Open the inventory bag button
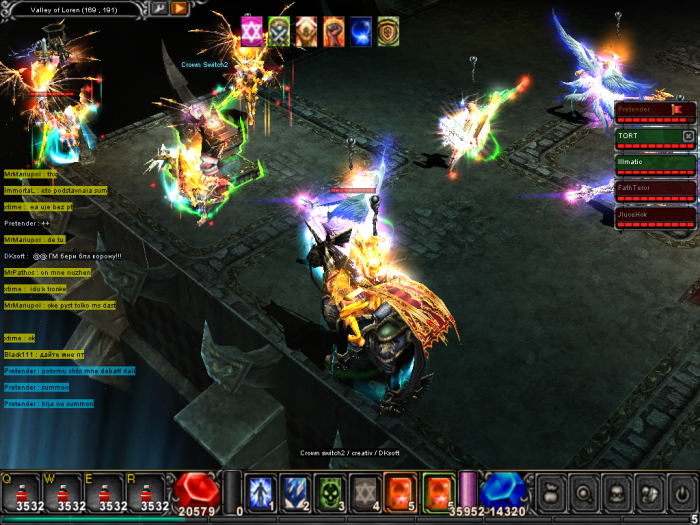 pyautogui.click(x=552, y=492)
